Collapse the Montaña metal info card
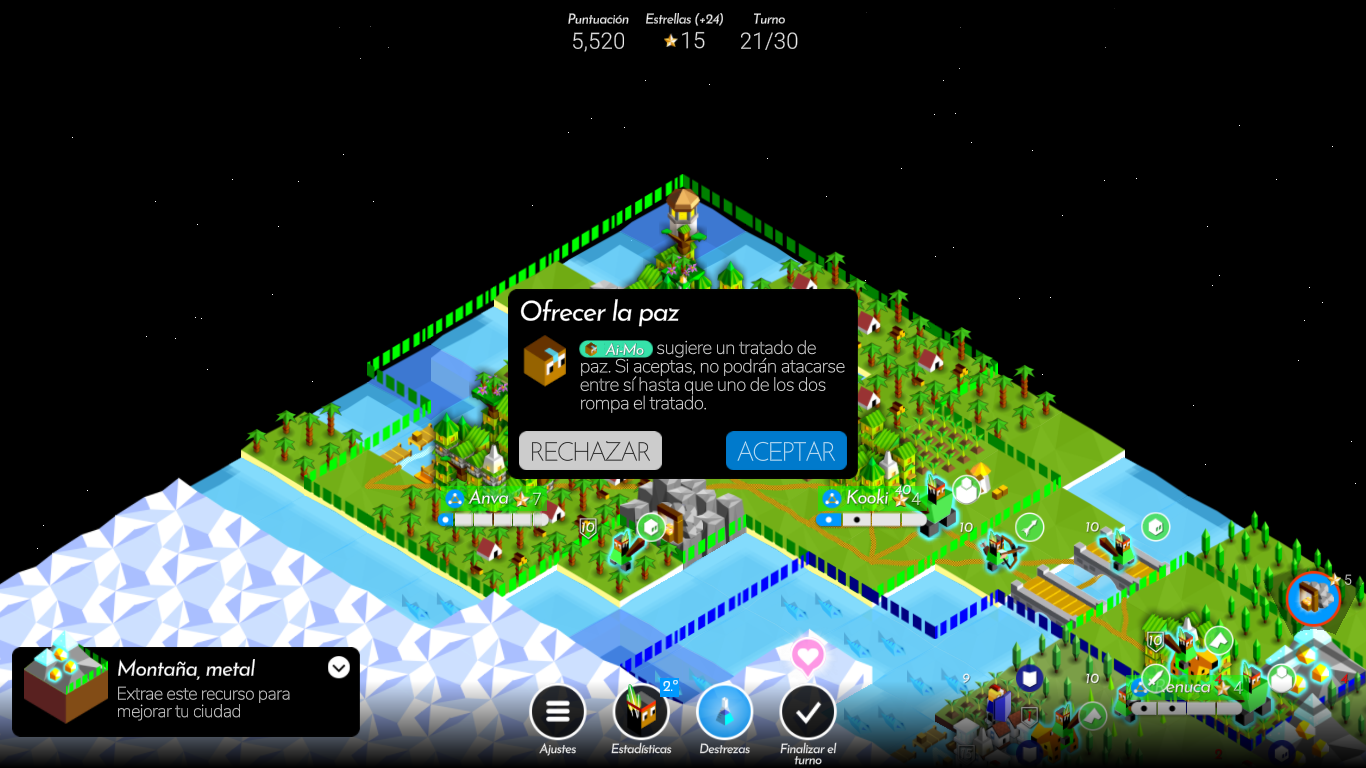Viewport: 1366px width, 768px height. click(x=340, y=668)
